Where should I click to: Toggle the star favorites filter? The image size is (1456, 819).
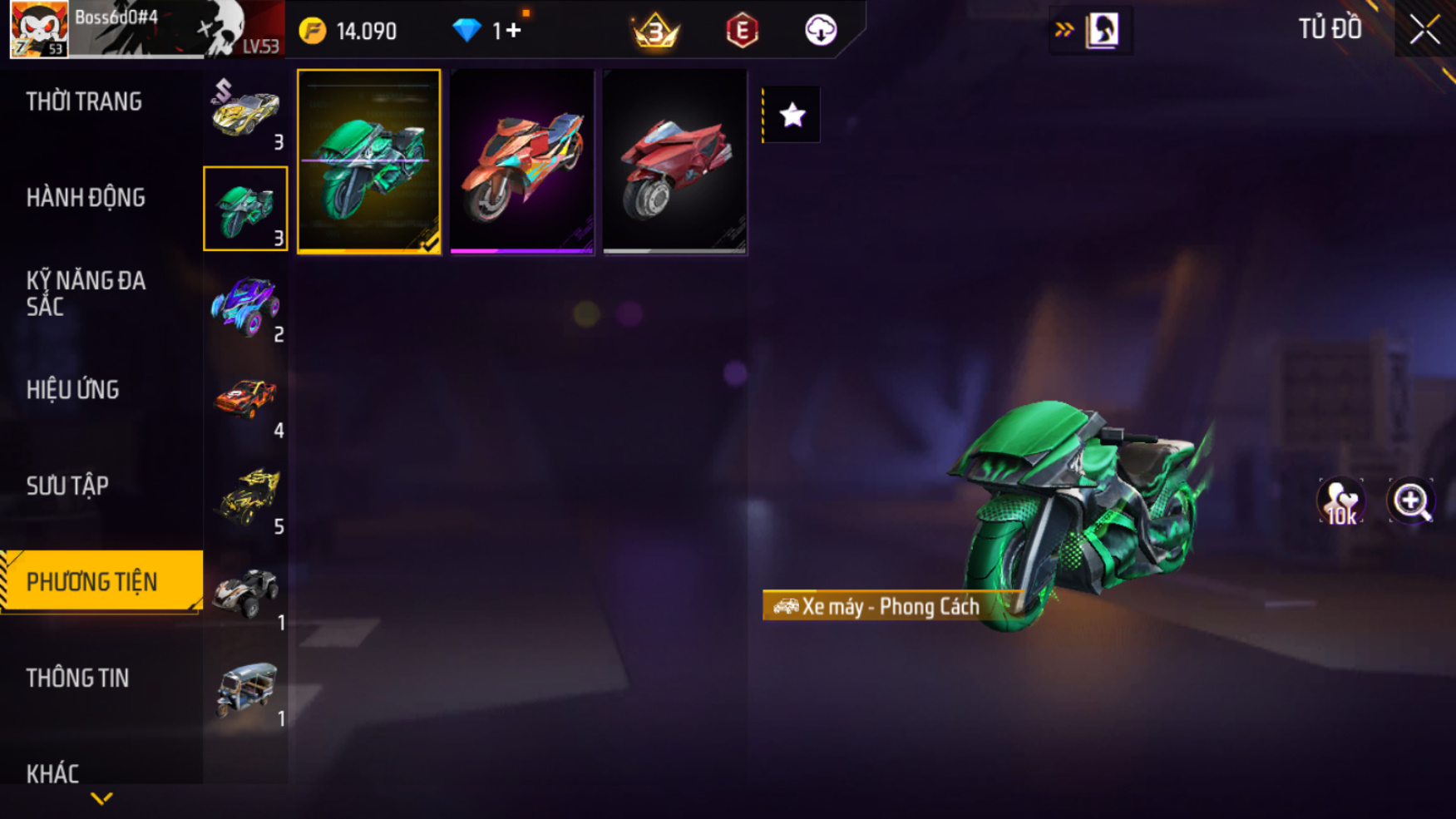pyautogui.click(x=792, y=115)
